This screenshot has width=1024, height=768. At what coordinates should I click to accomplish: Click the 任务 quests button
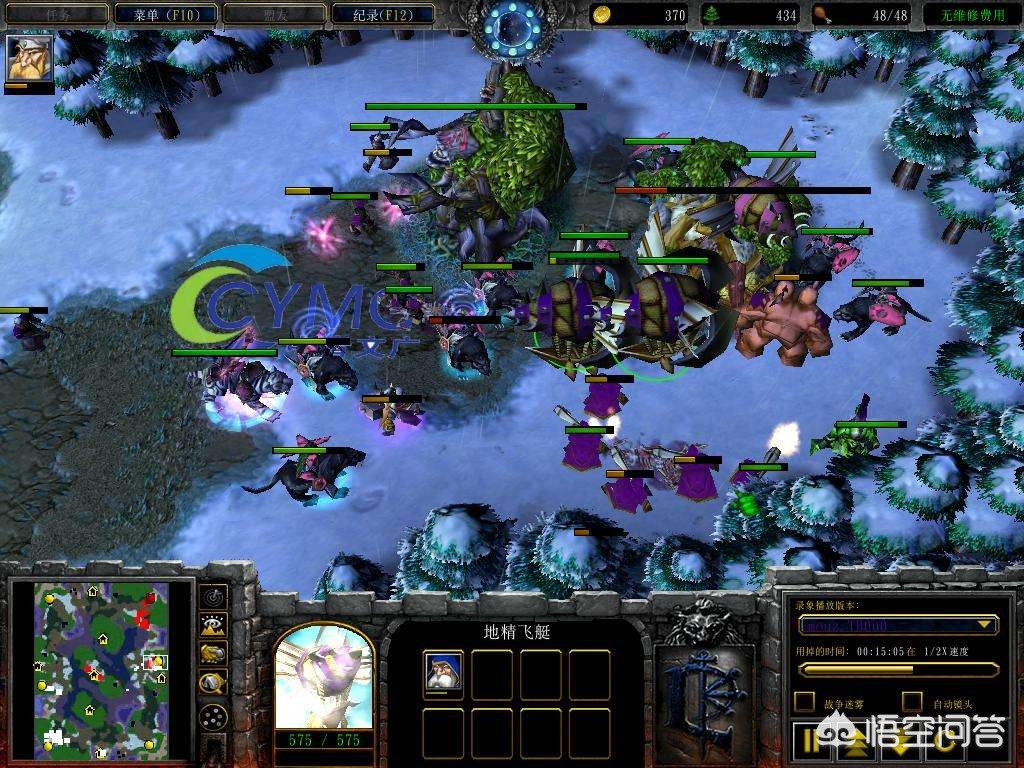[x=56, y=14]
